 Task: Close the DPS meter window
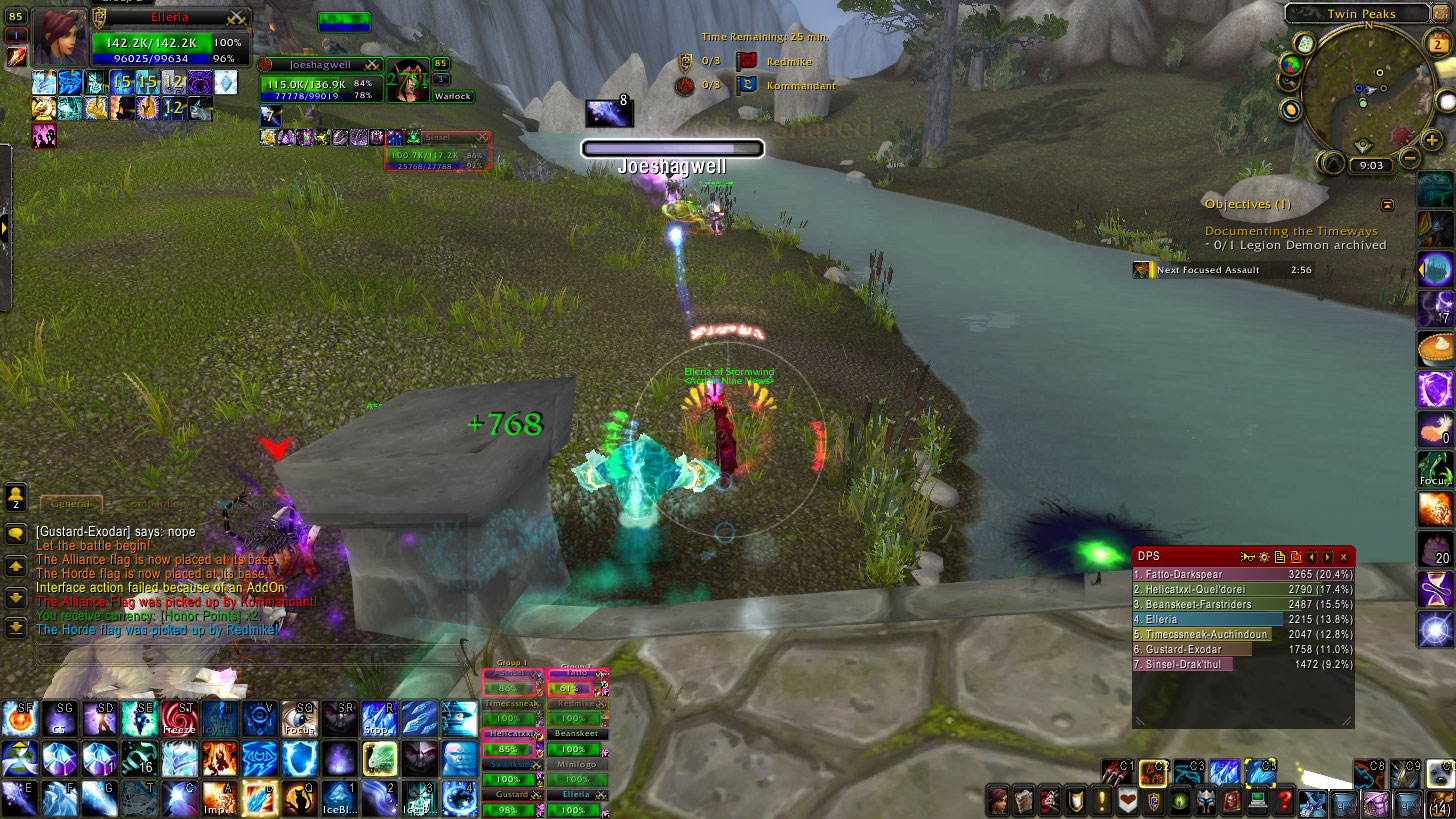coord(1343,556)
